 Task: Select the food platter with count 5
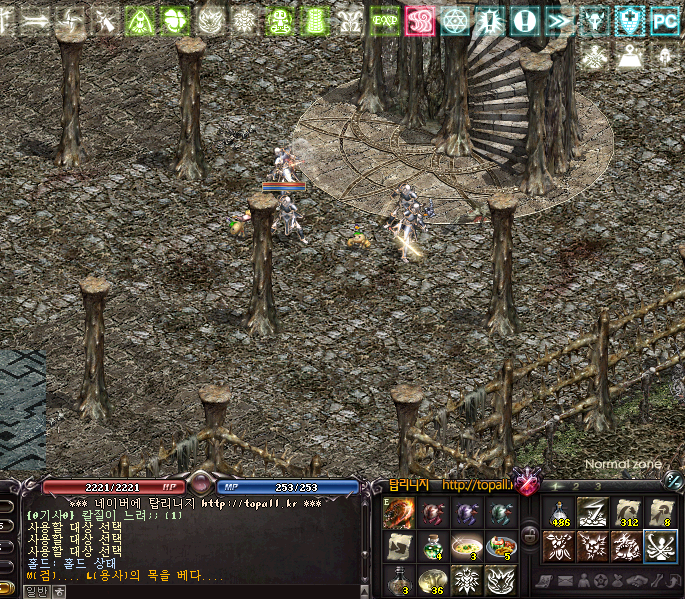(500, 547)
